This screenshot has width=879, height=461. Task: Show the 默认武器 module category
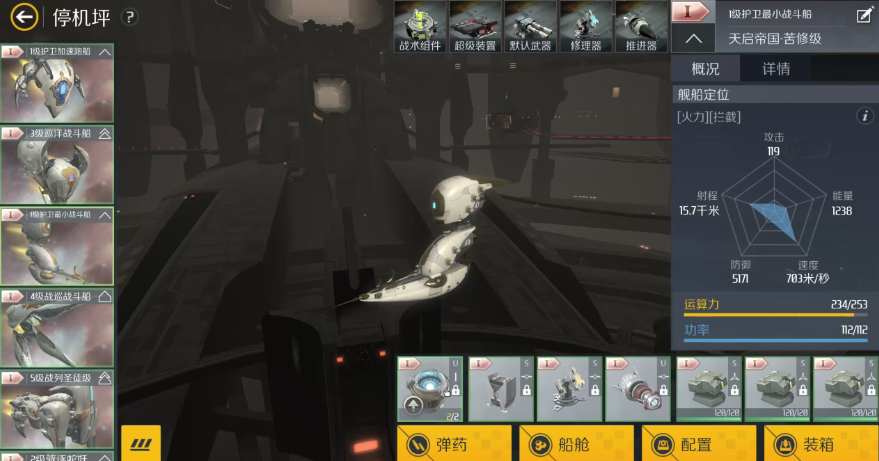tap(530, 26)
